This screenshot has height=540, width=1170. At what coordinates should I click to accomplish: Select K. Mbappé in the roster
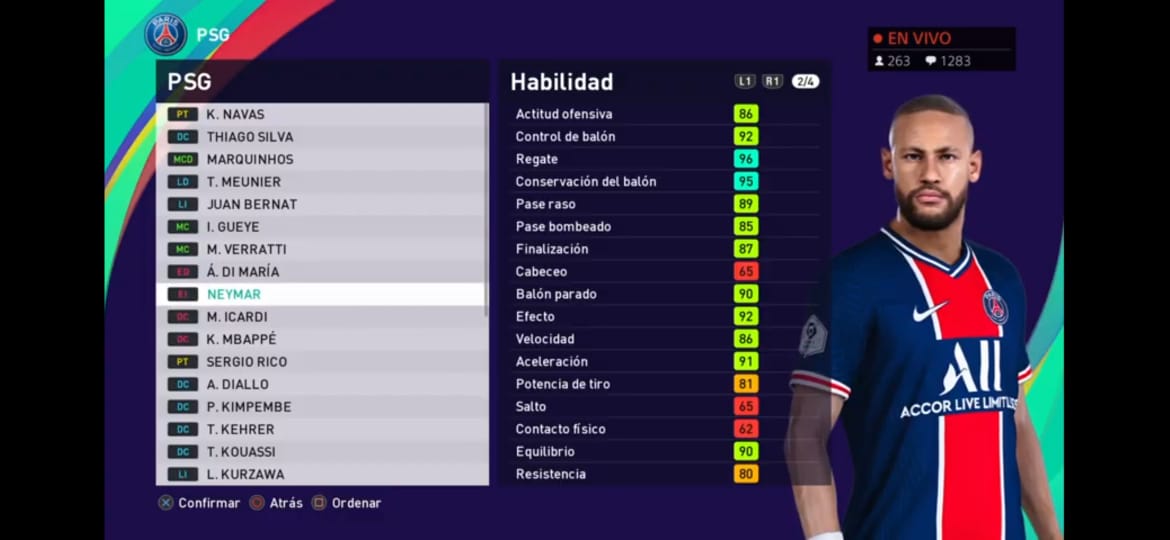(320, 339)
